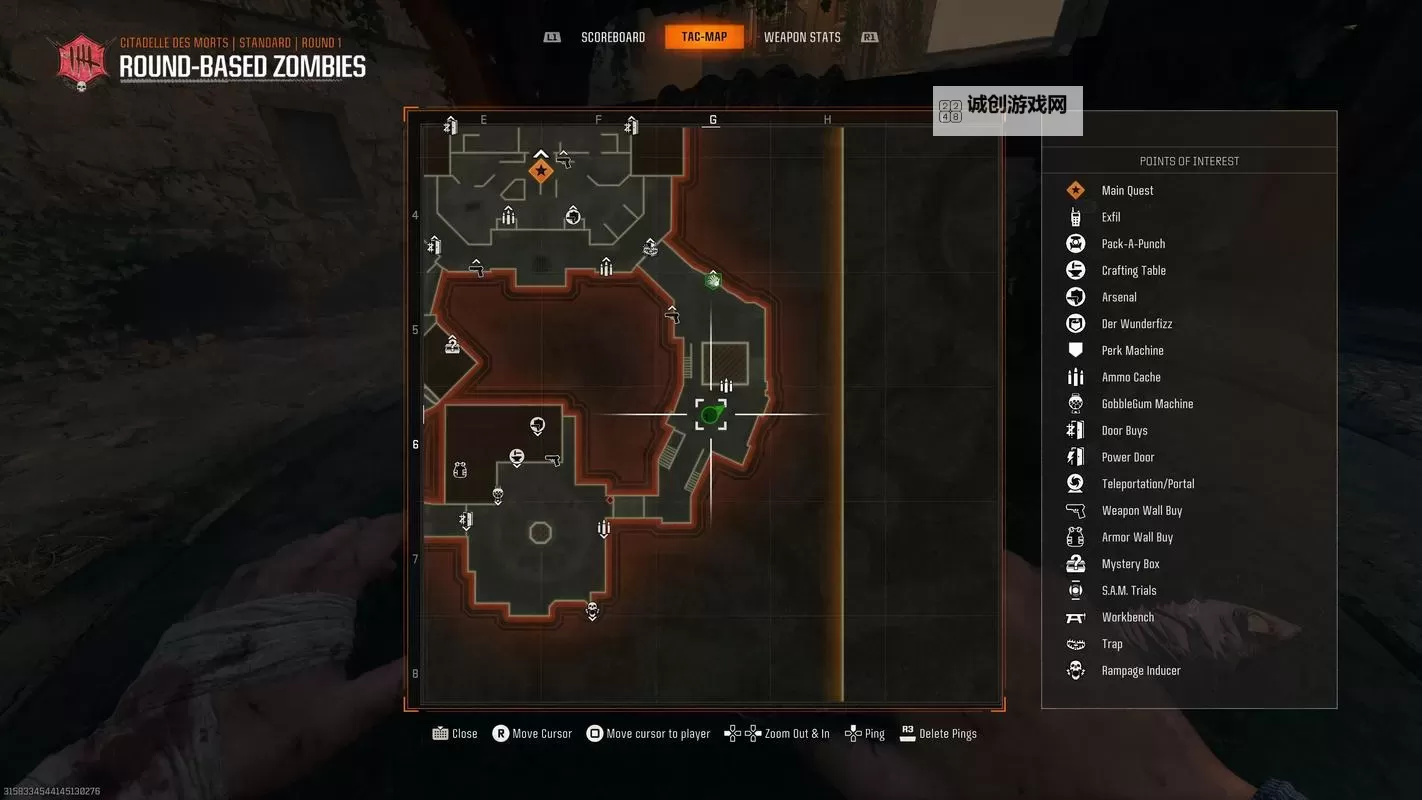Select the Ammo Cache icon near the player marker
This screenshot has height=800, width=1422.
tap(726, 384)
